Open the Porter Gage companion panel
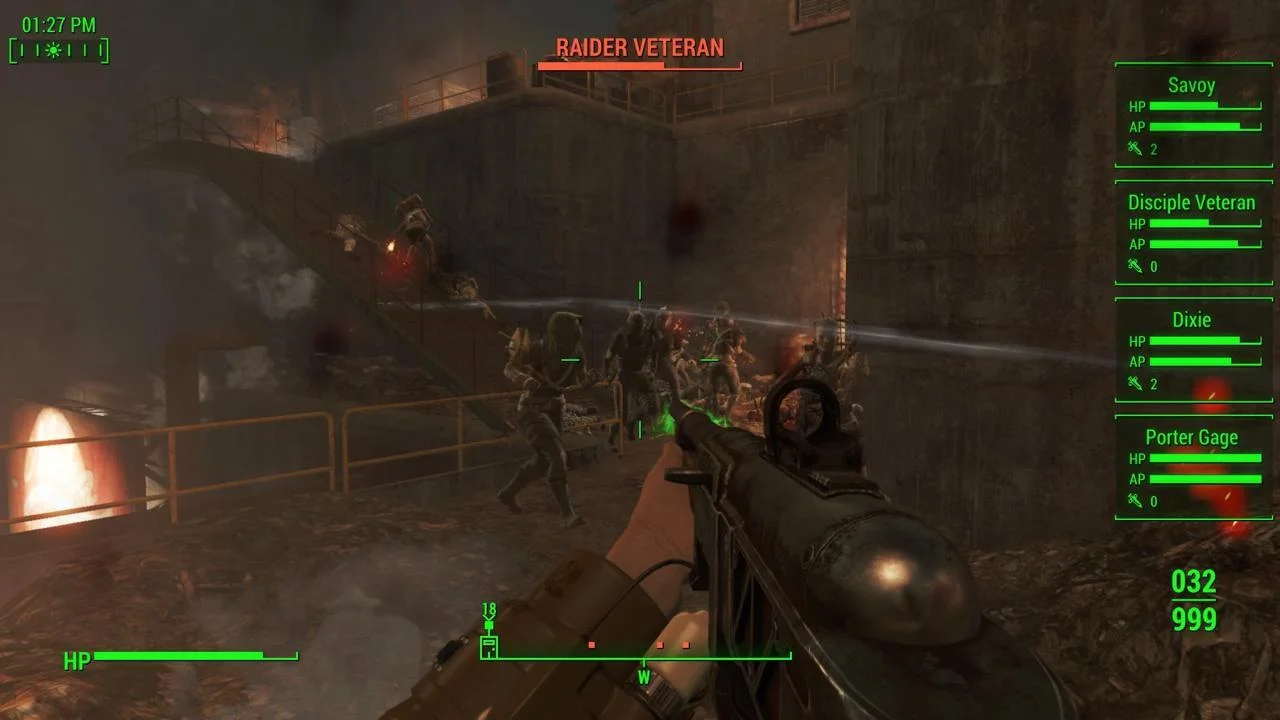 click(1193, 467)
